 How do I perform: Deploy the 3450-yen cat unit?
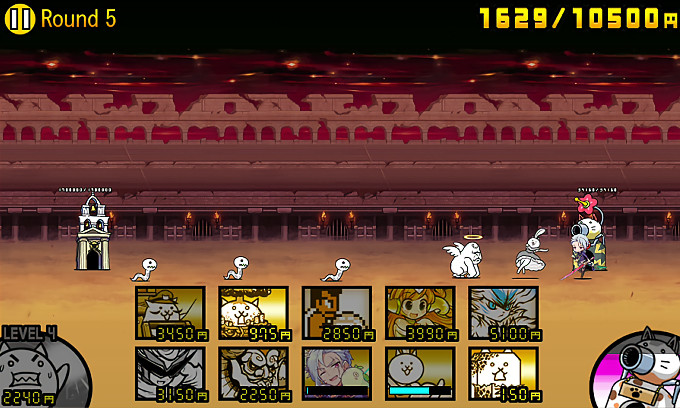pyautogui.click(x=170, y=313)
